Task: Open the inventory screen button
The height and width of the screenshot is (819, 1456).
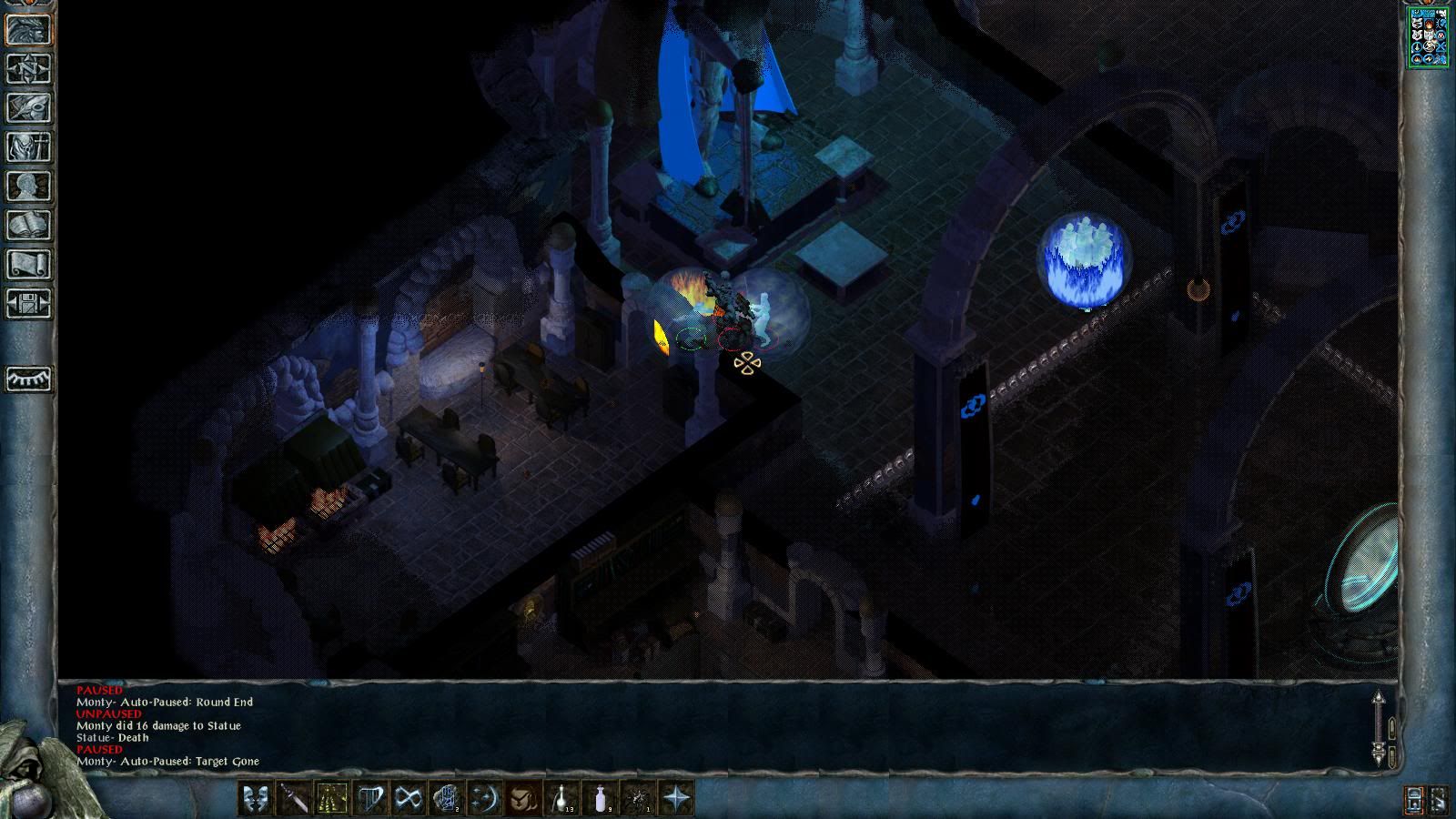Action: [29, 147]
